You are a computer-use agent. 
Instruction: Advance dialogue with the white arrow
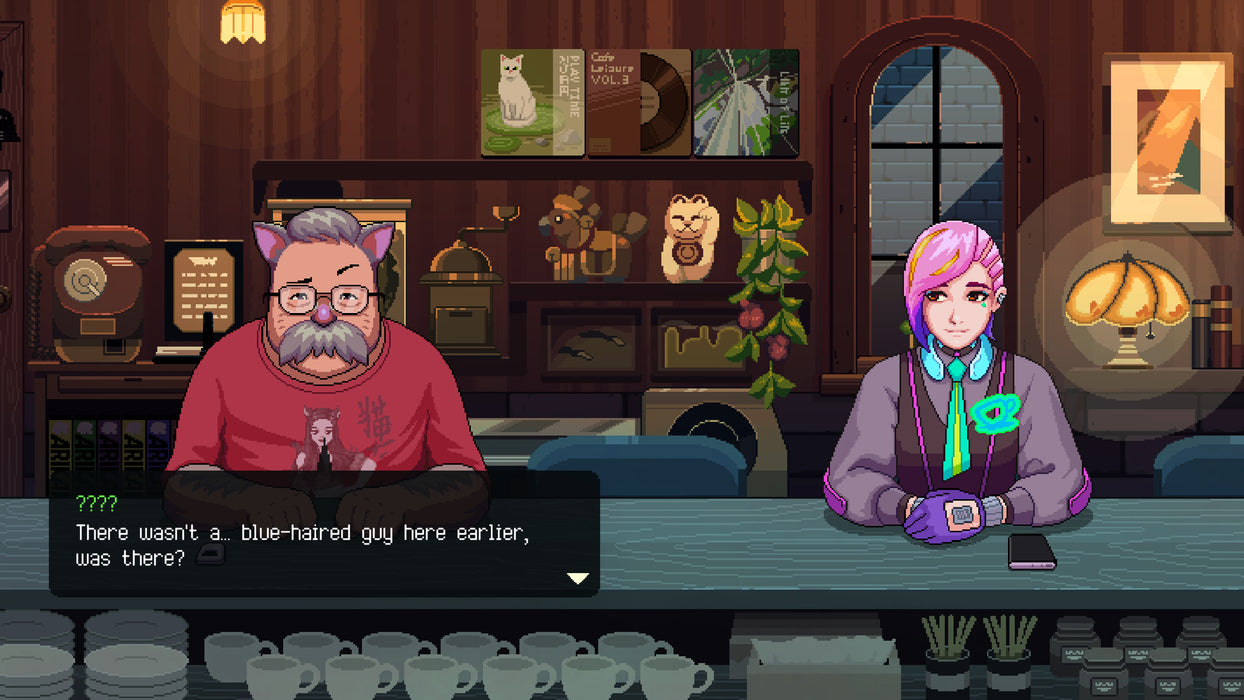[577, 577]
